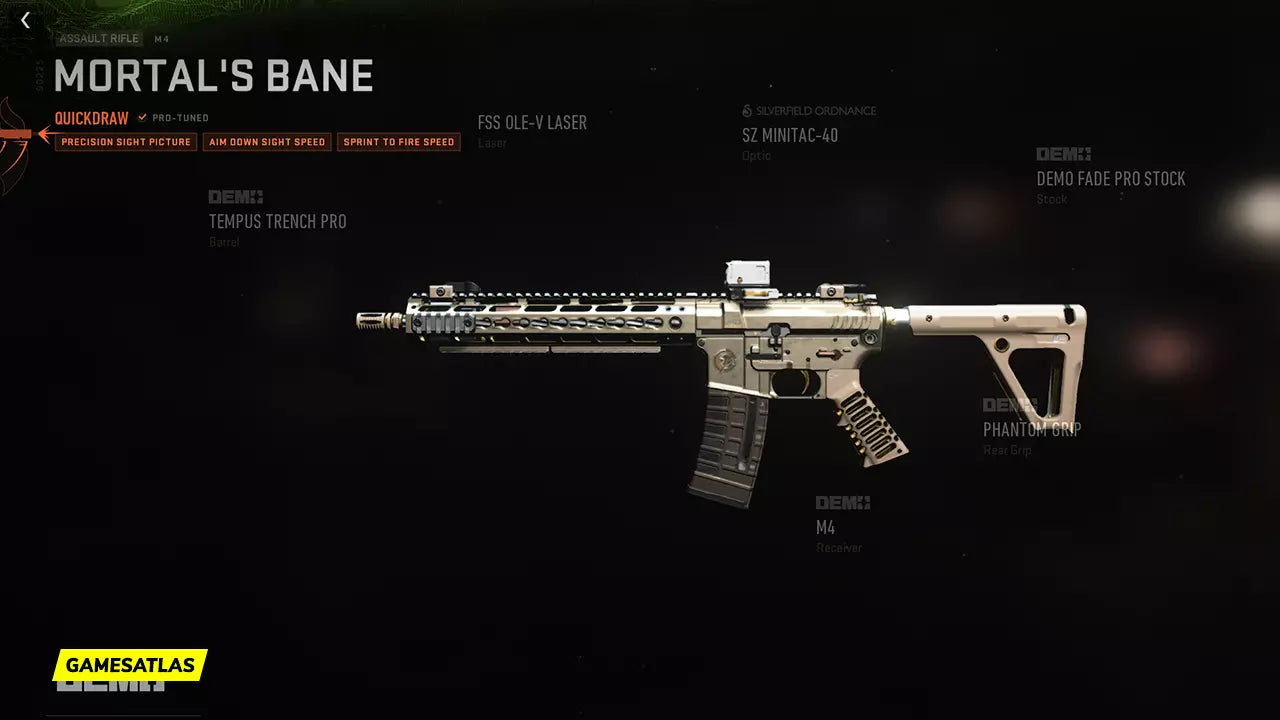Click the Aim Down Sight Speed tag
The width and height of the screenshot is (1280, 720).
pyautogui.click(x=267, y=142)
